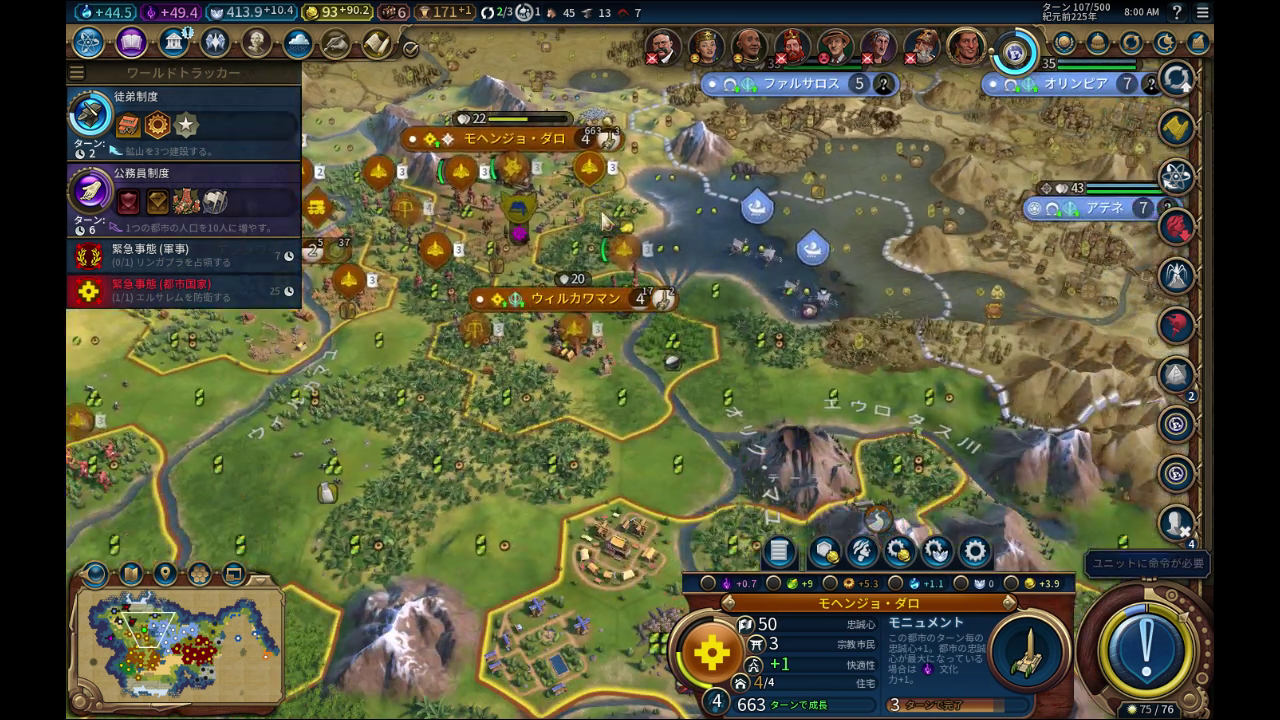
Task: Select the ファルサロス city banner
Action: pos(800,85)
